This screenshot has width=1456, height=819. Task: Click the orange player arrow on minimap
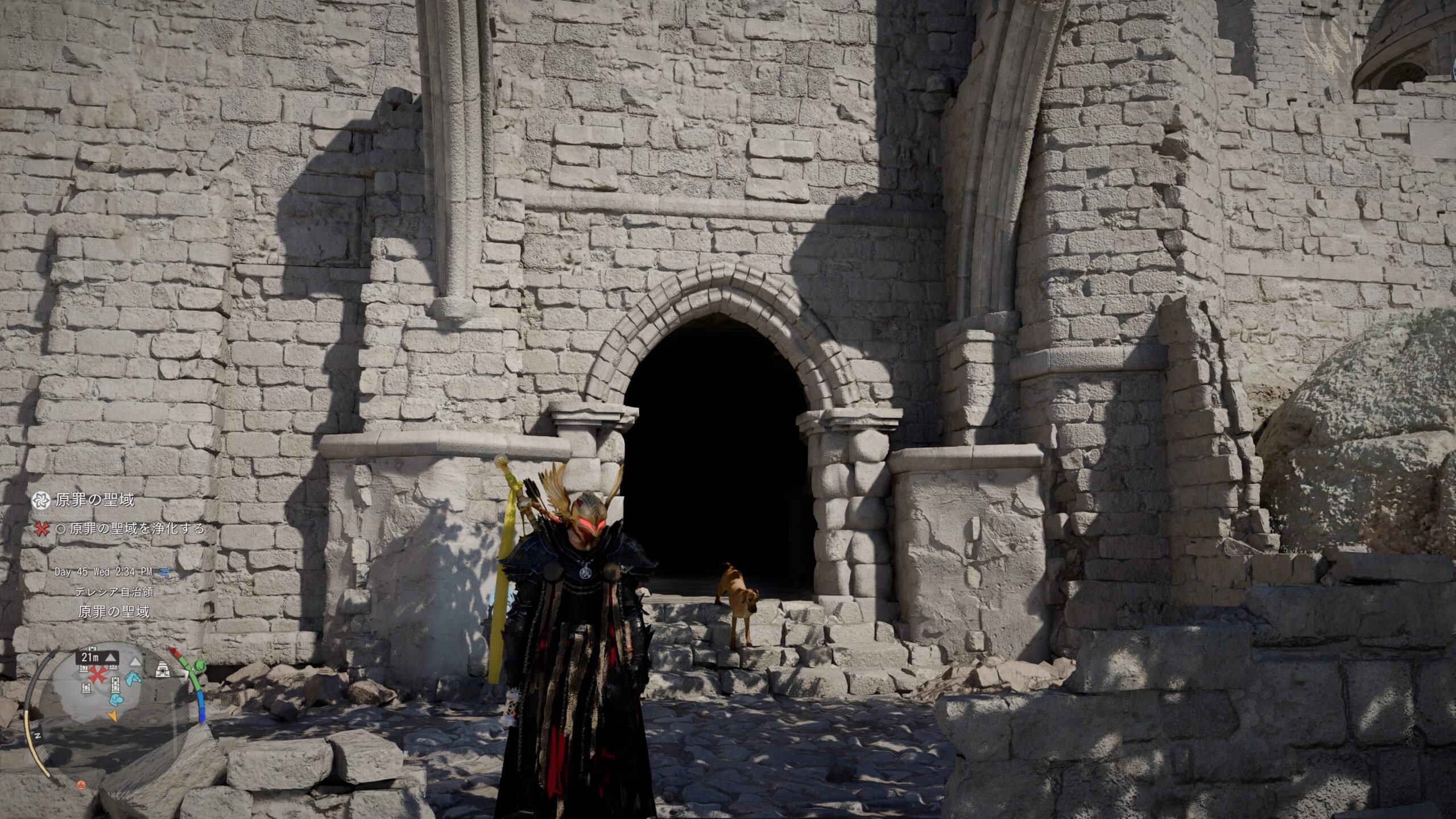(x=113, y=715)
